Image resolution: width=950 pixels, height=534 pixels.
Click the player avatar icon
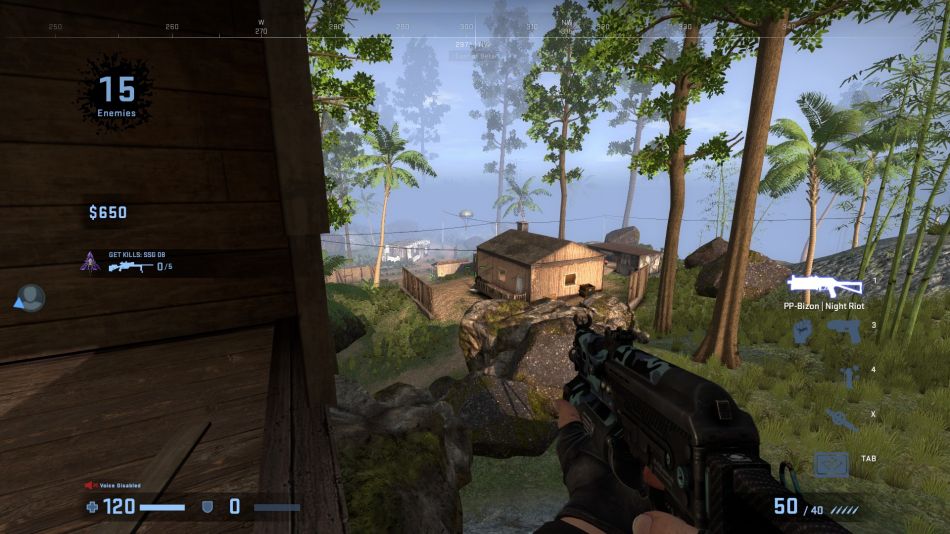pos(32,297)
